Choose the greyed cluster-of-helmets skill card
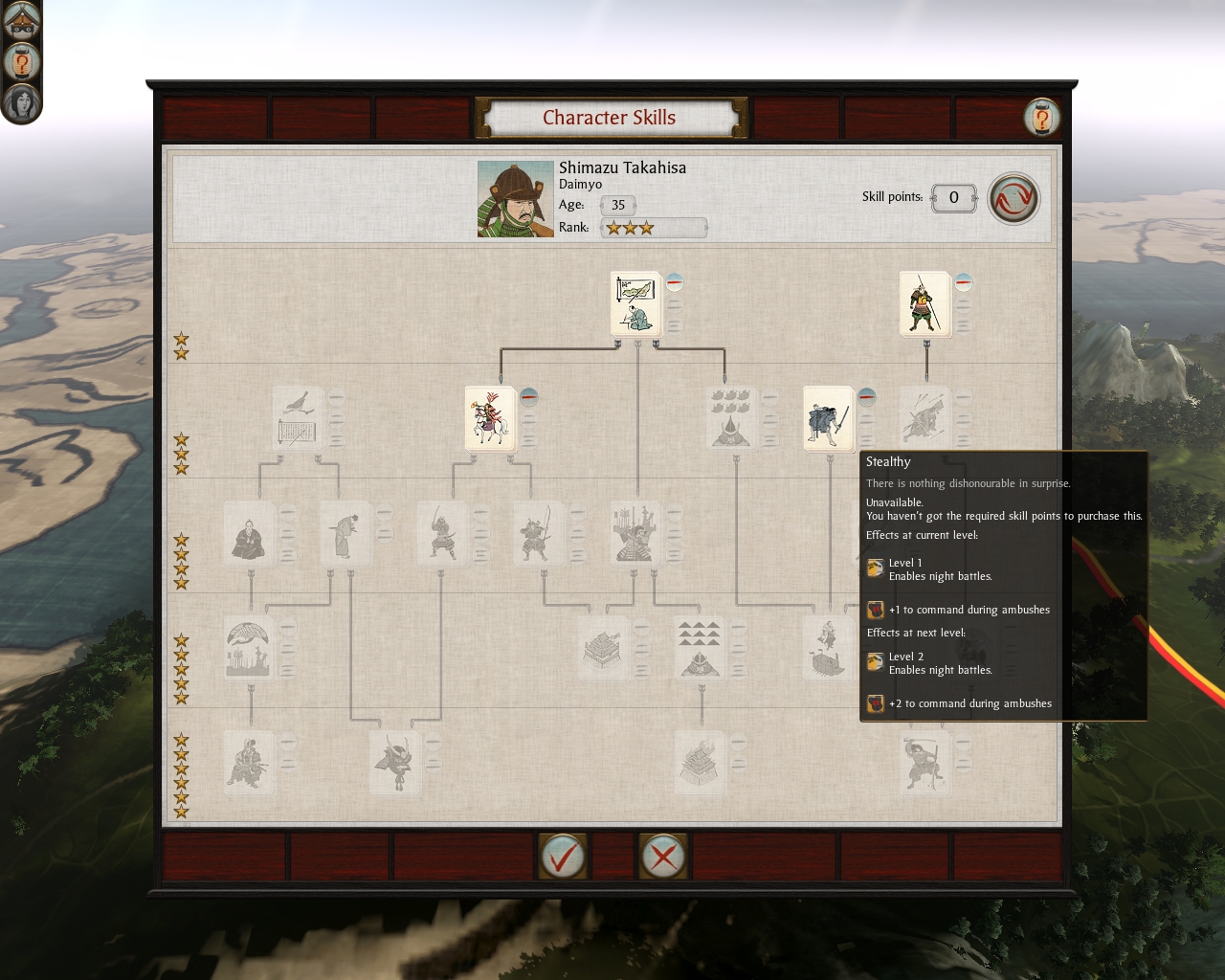 (x=731, y=418)
